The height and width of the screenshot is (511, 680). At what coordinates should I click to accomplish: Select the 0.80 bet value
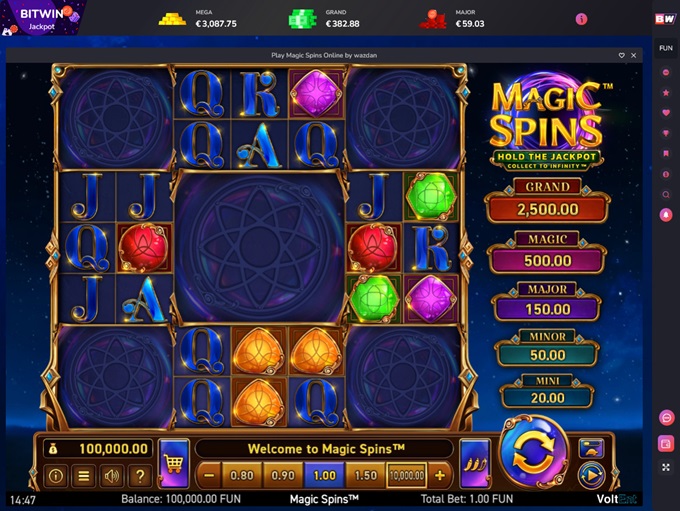pyautogui.click(x=241, y=476)
